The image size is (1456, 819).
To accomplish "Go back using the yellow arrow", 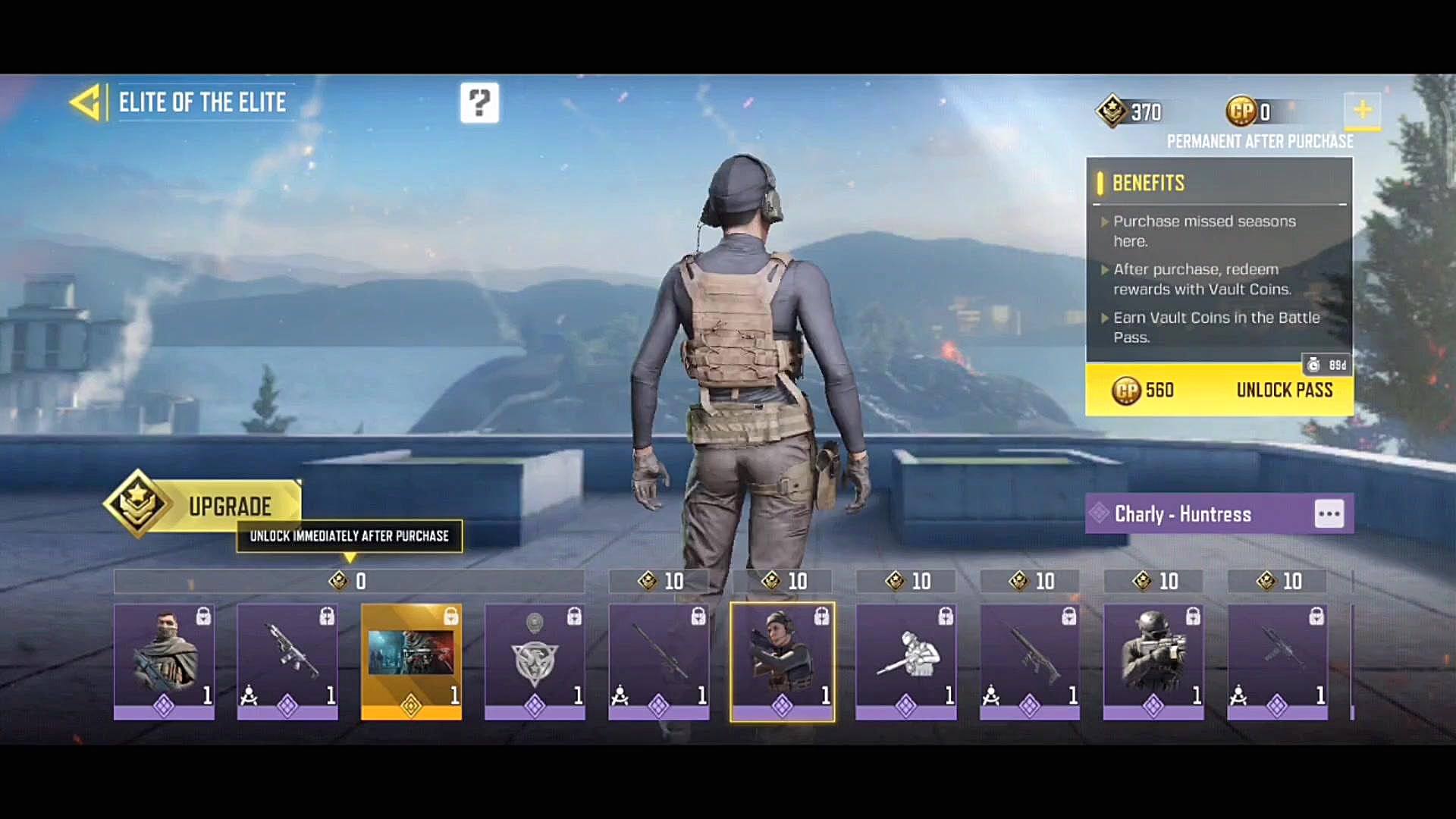I will tap(86, 102).
